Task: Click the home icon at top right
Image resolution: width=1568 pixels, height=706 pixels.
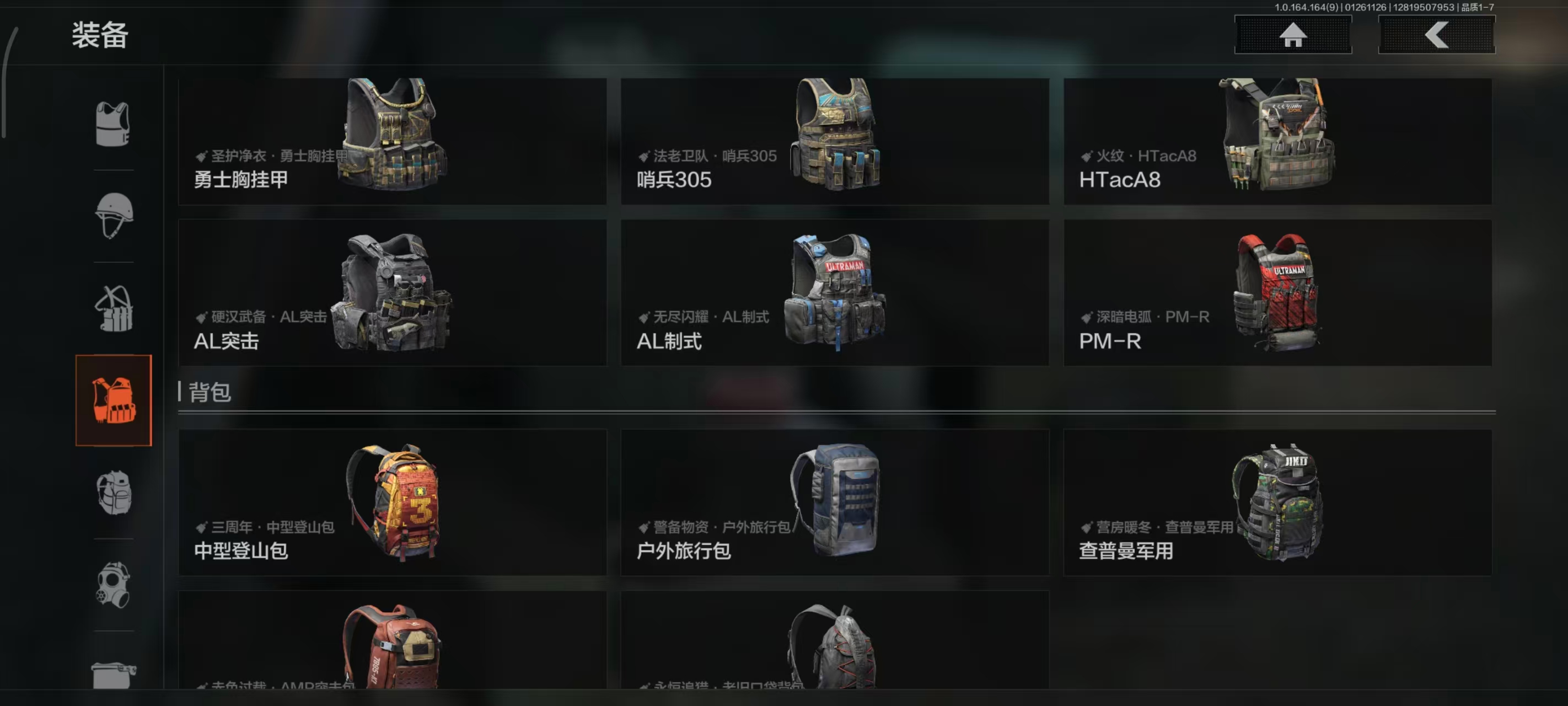Action: pos(1293,35)
